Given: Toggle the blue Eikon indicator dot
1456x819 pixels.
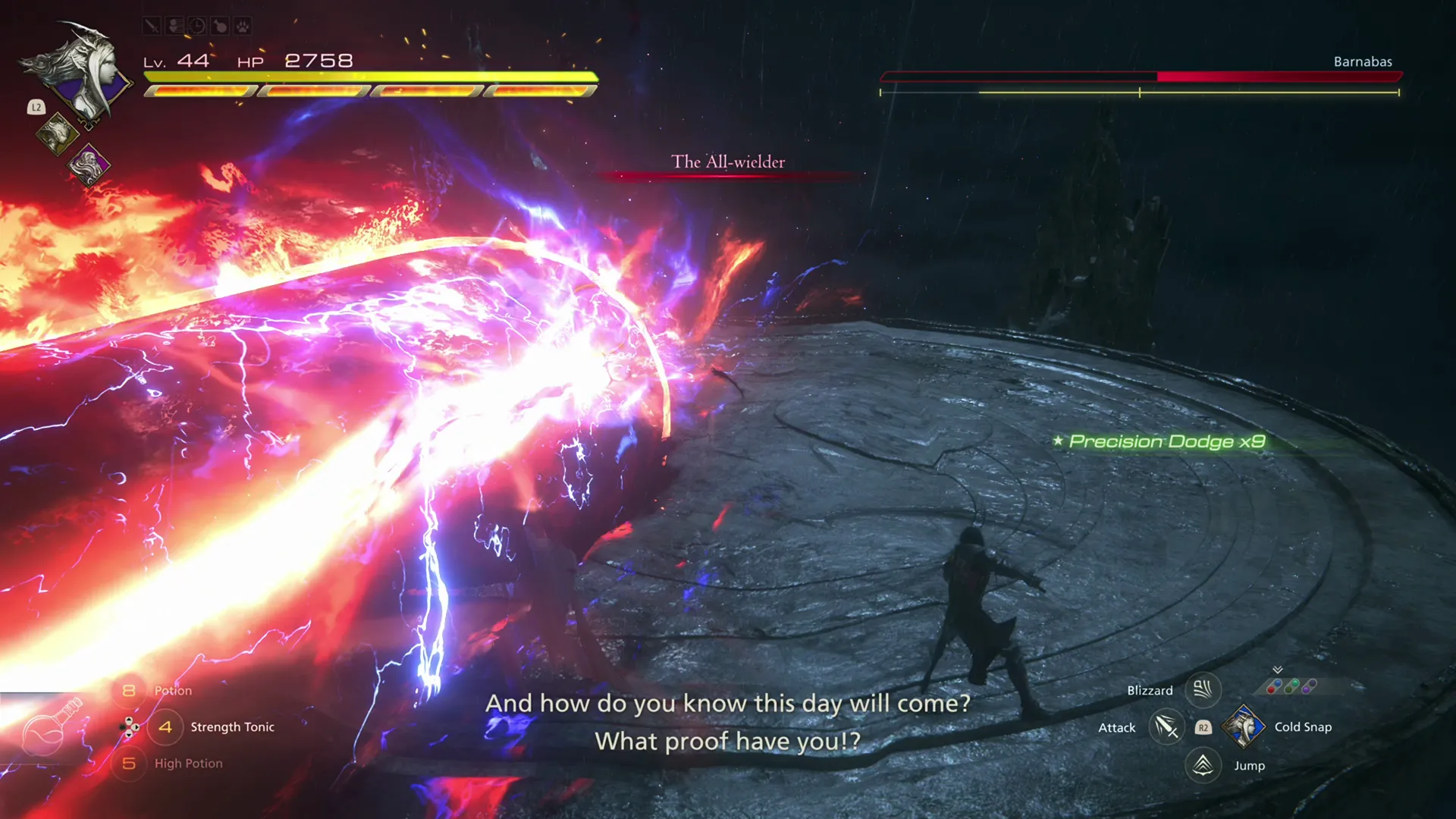Looking at the screenshot, I should 1278,683.
